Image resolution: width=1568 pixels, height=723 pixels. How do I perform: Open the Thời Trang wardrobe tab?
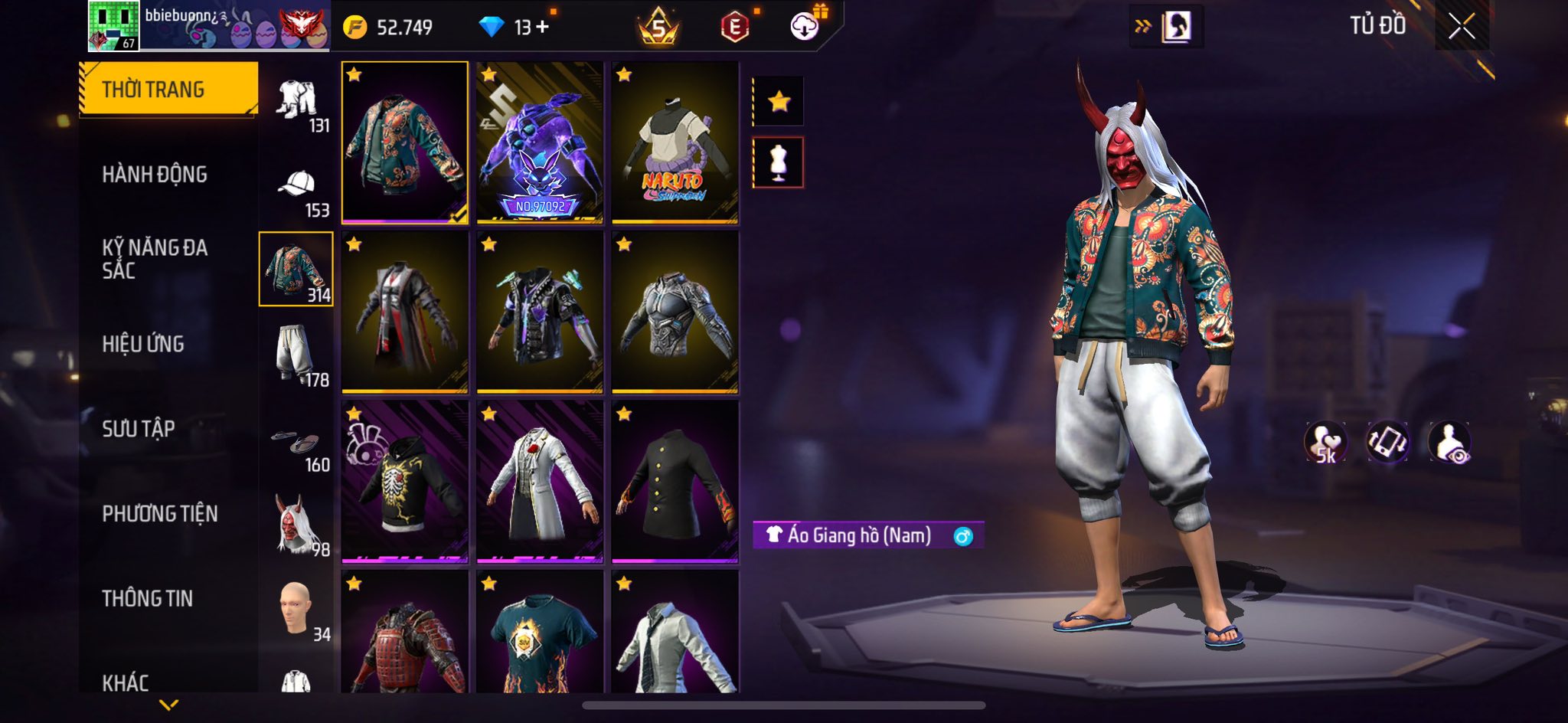[168, 90]
